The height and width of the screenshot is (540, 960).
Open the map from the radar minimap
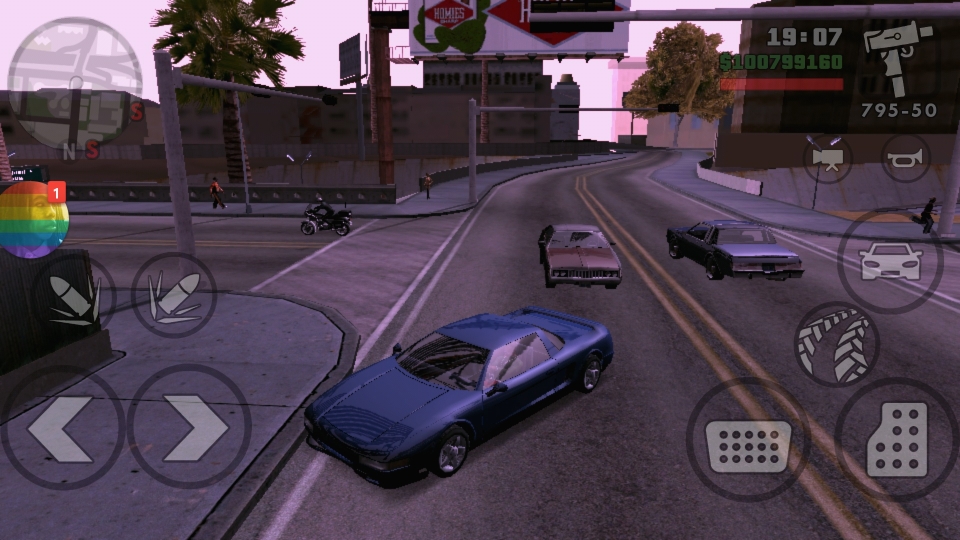coord(75,83)
